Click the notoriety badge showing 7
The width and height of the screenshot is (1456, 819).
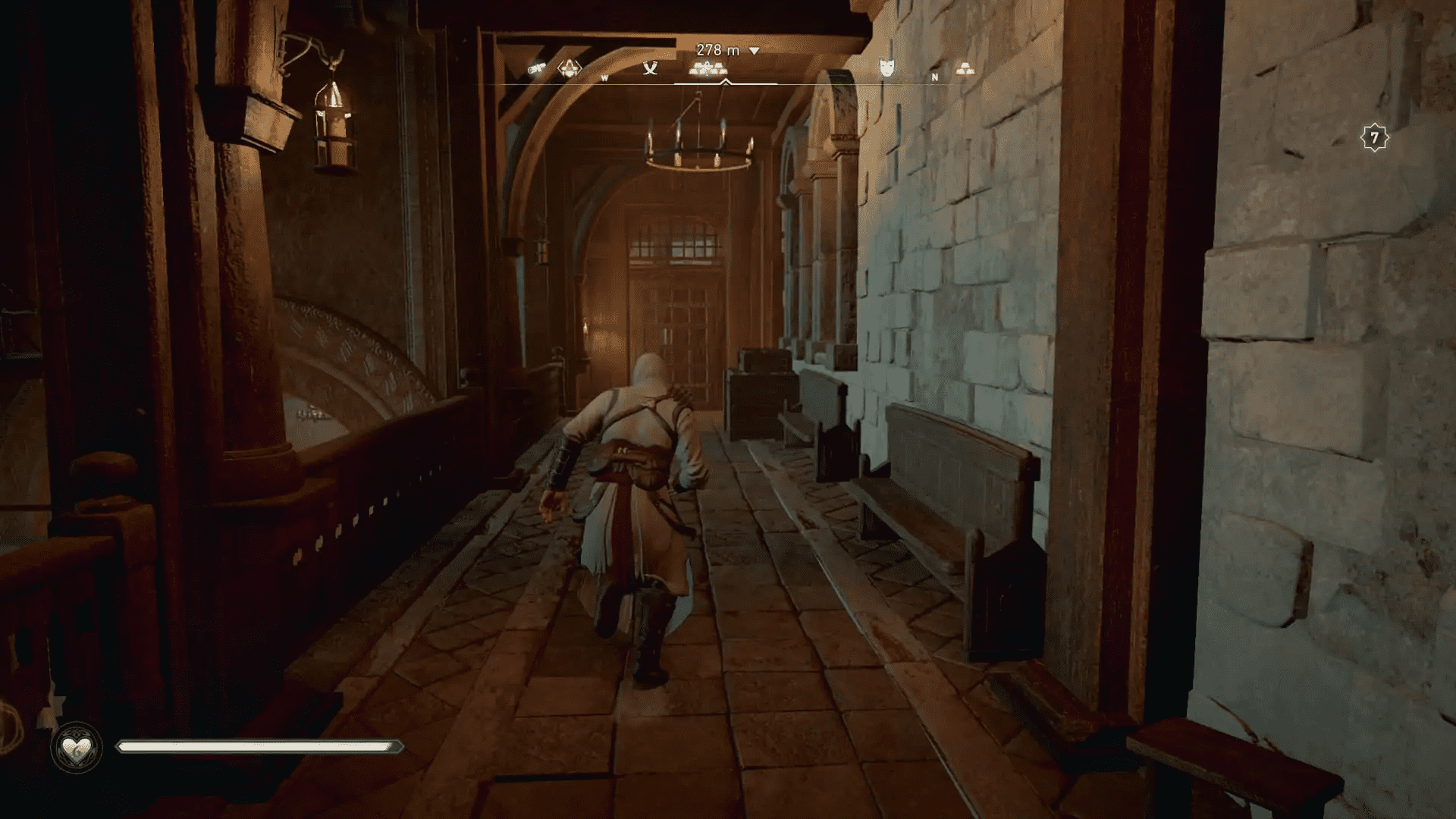(x=1374, y=138)
